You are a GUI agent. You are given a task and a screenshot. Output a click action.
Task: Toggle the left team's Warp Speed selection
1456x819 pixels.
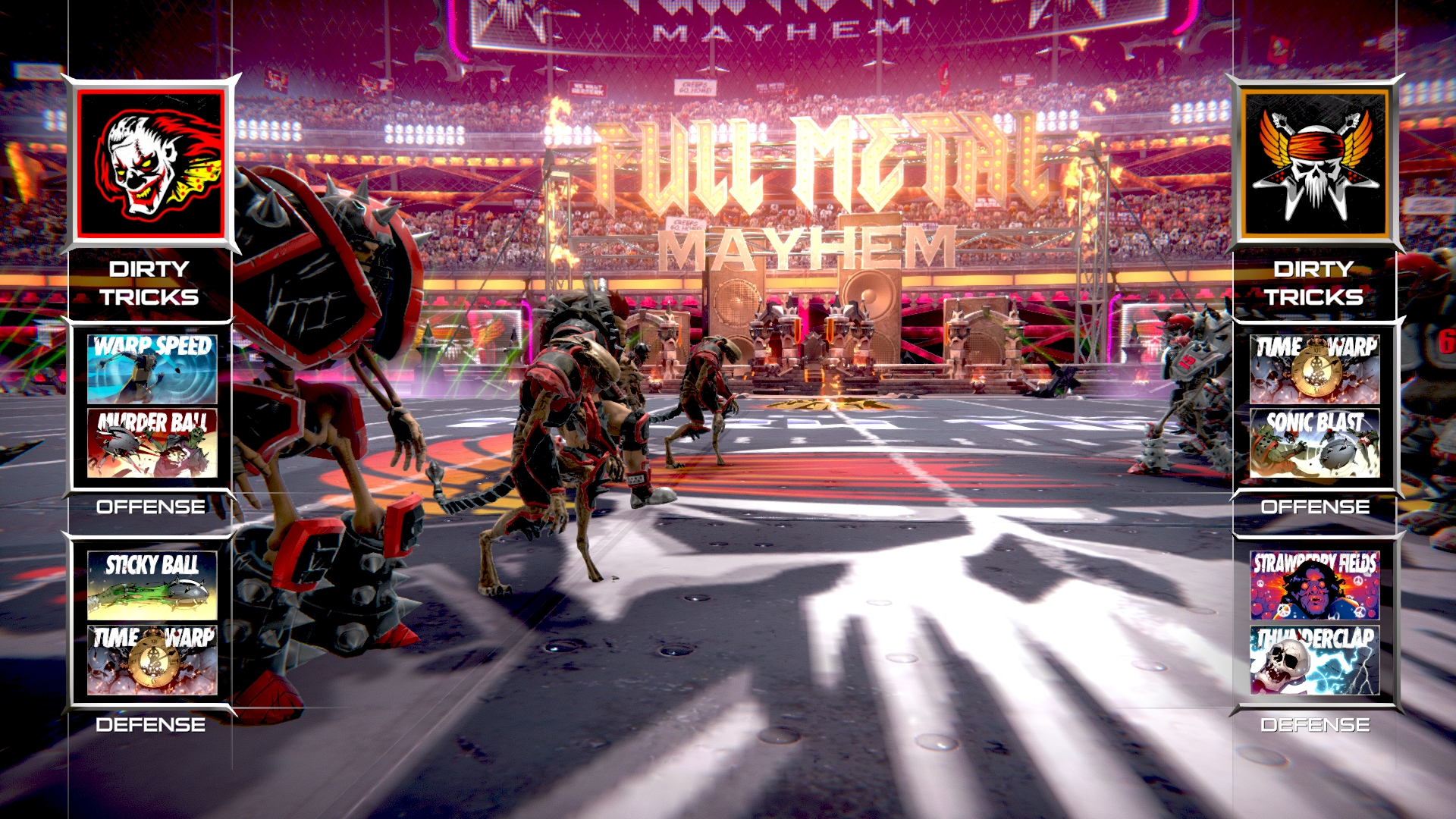pyautogui.click(x=151, y=369)
